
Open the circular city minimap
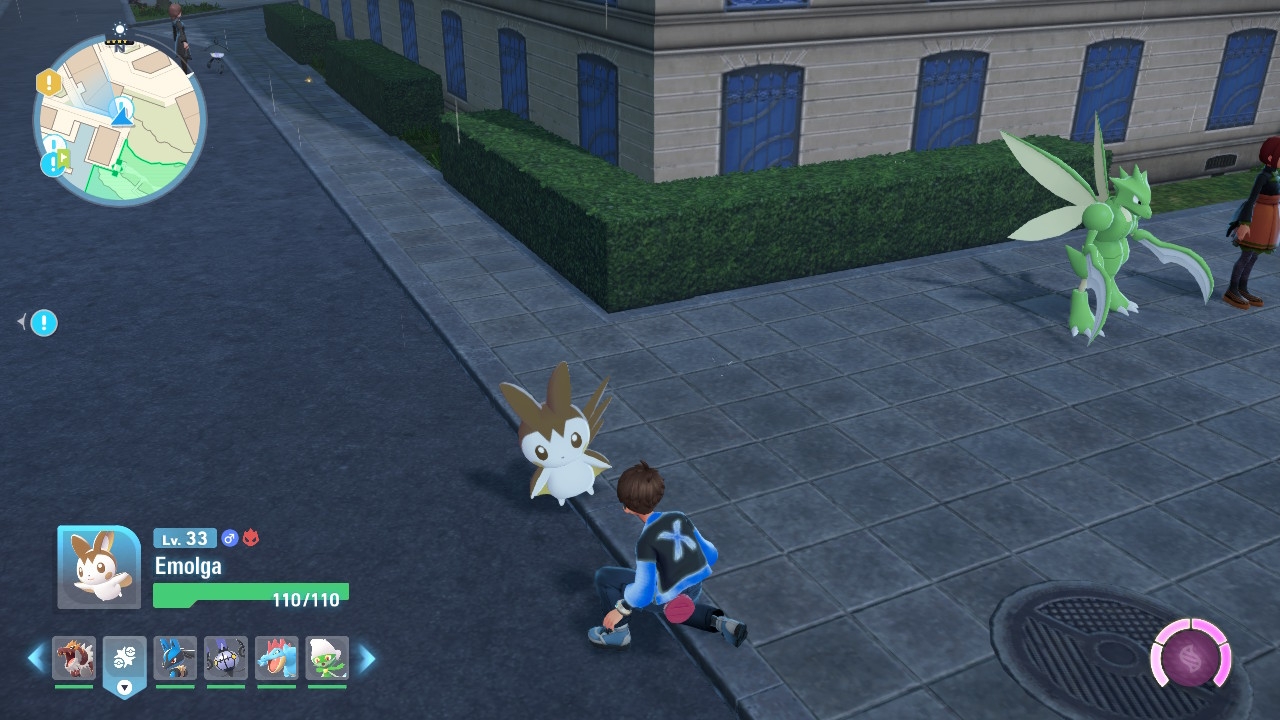(120, 118)
